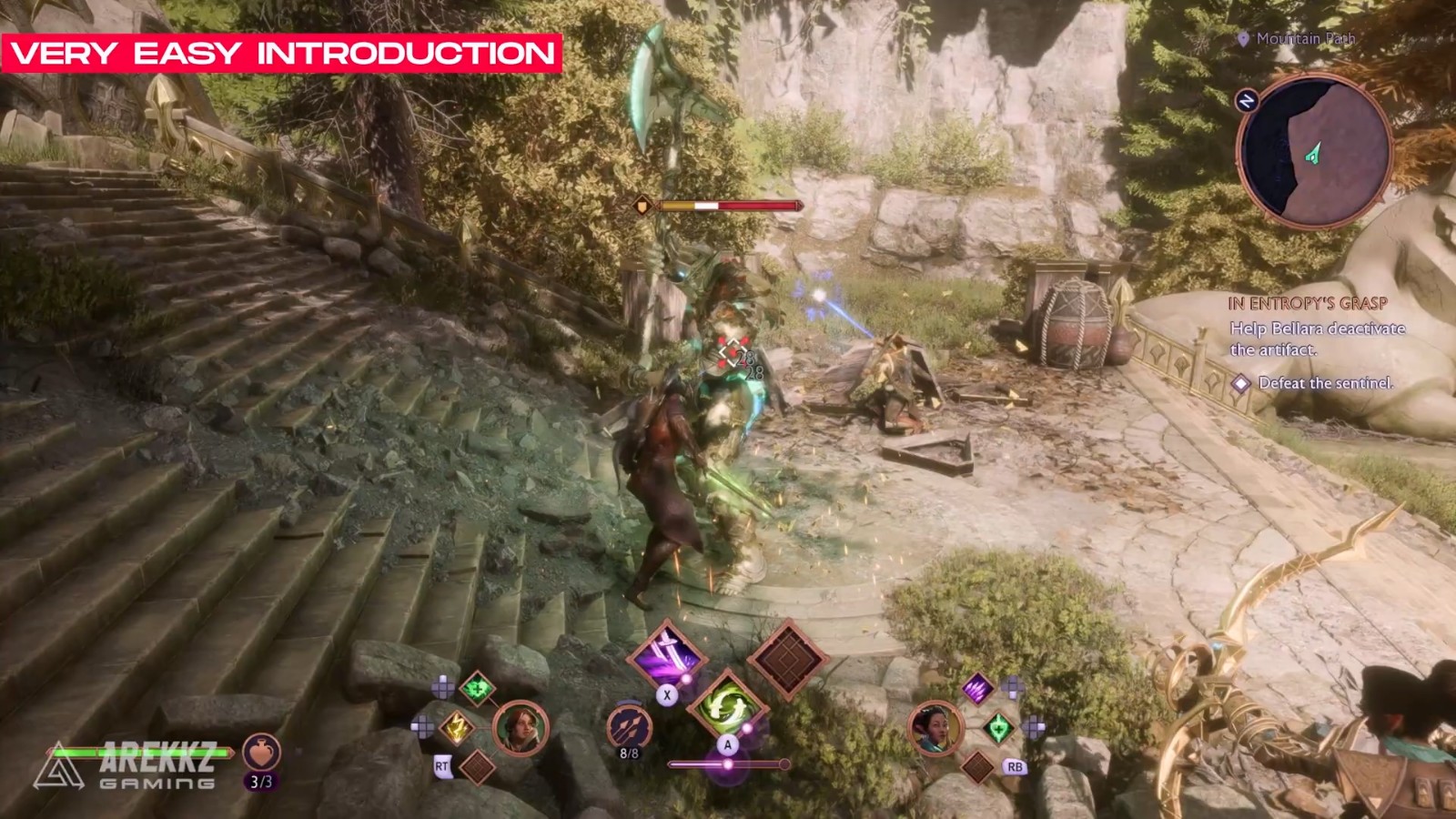Click the Defeat the sentinel objective
This screenshot has width=1456, height=819.
click(x=1324, y=383)
